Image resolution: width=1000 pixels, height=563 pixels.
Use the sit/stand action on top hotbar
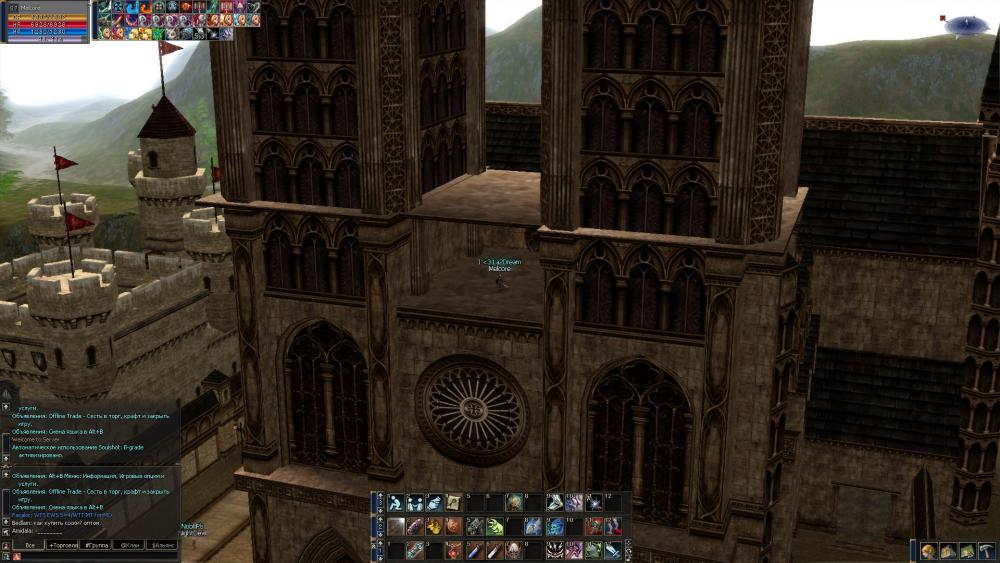[396, 503]
